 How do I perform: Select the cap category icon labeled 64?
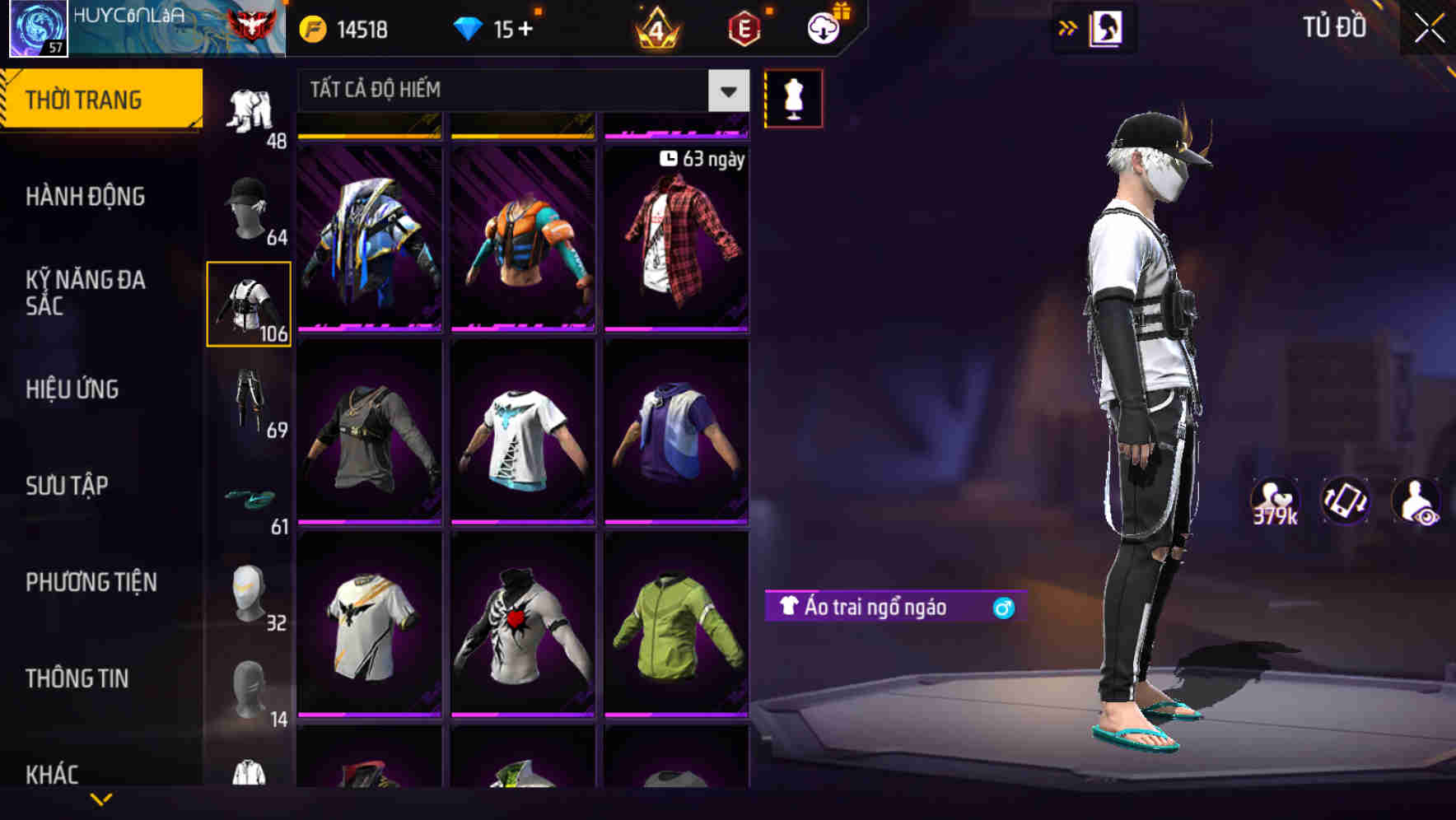(249, 204)
